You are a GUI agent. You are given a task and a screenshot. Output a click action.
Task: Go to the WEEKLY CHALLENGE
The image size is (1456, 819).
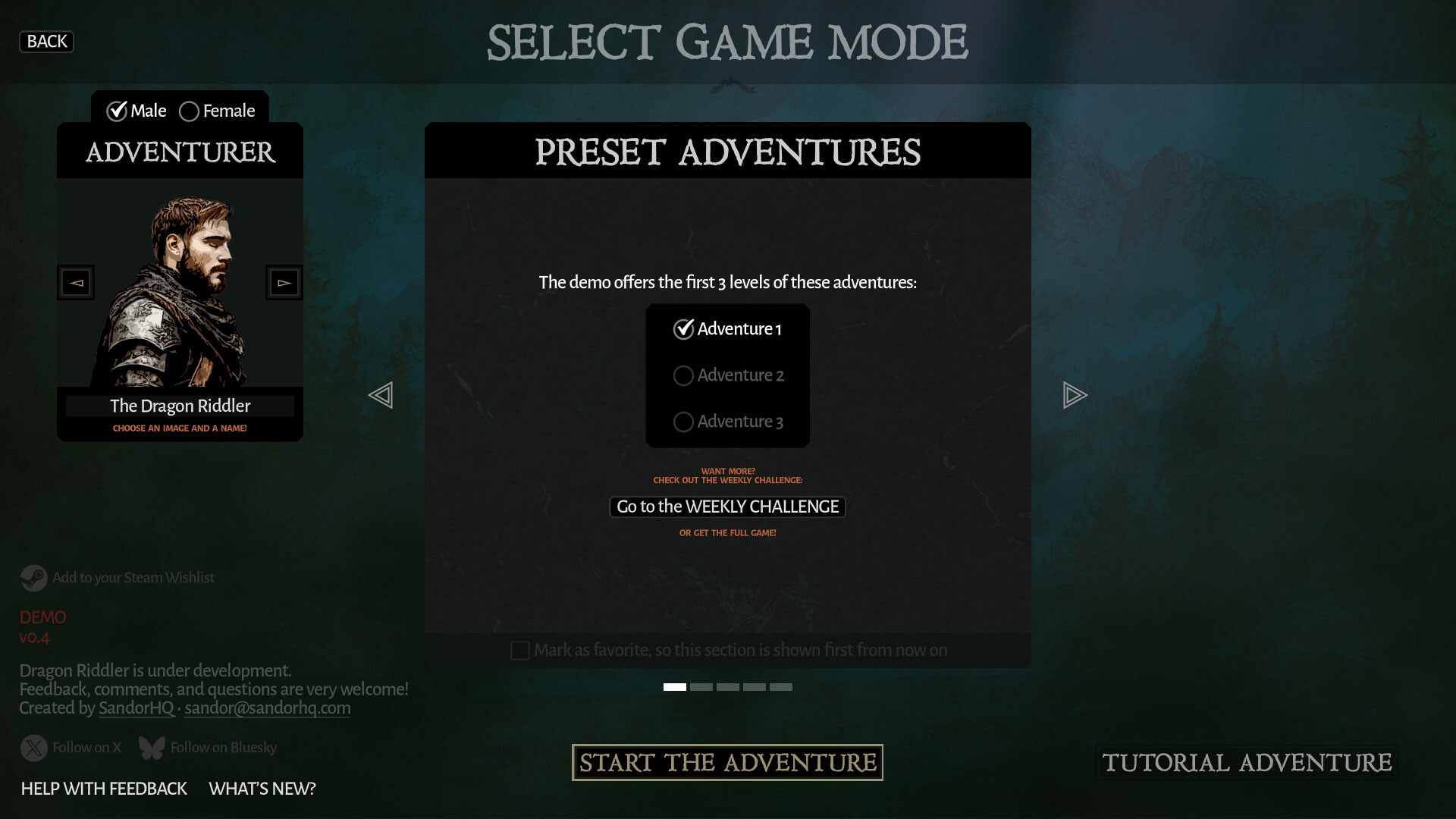[x=727, y=507]
